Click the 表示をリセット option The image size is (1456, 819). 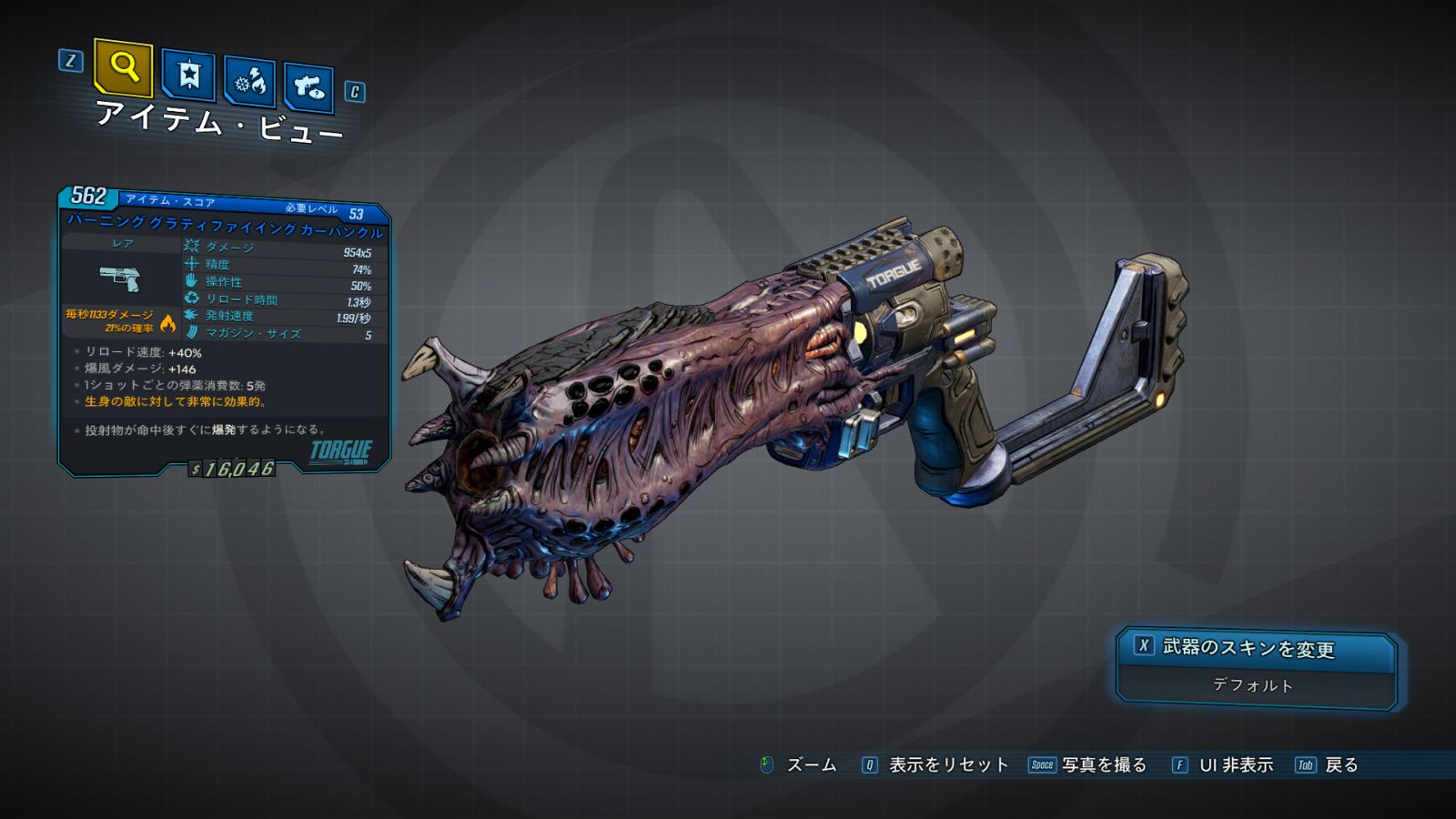(x=947, y=765)
